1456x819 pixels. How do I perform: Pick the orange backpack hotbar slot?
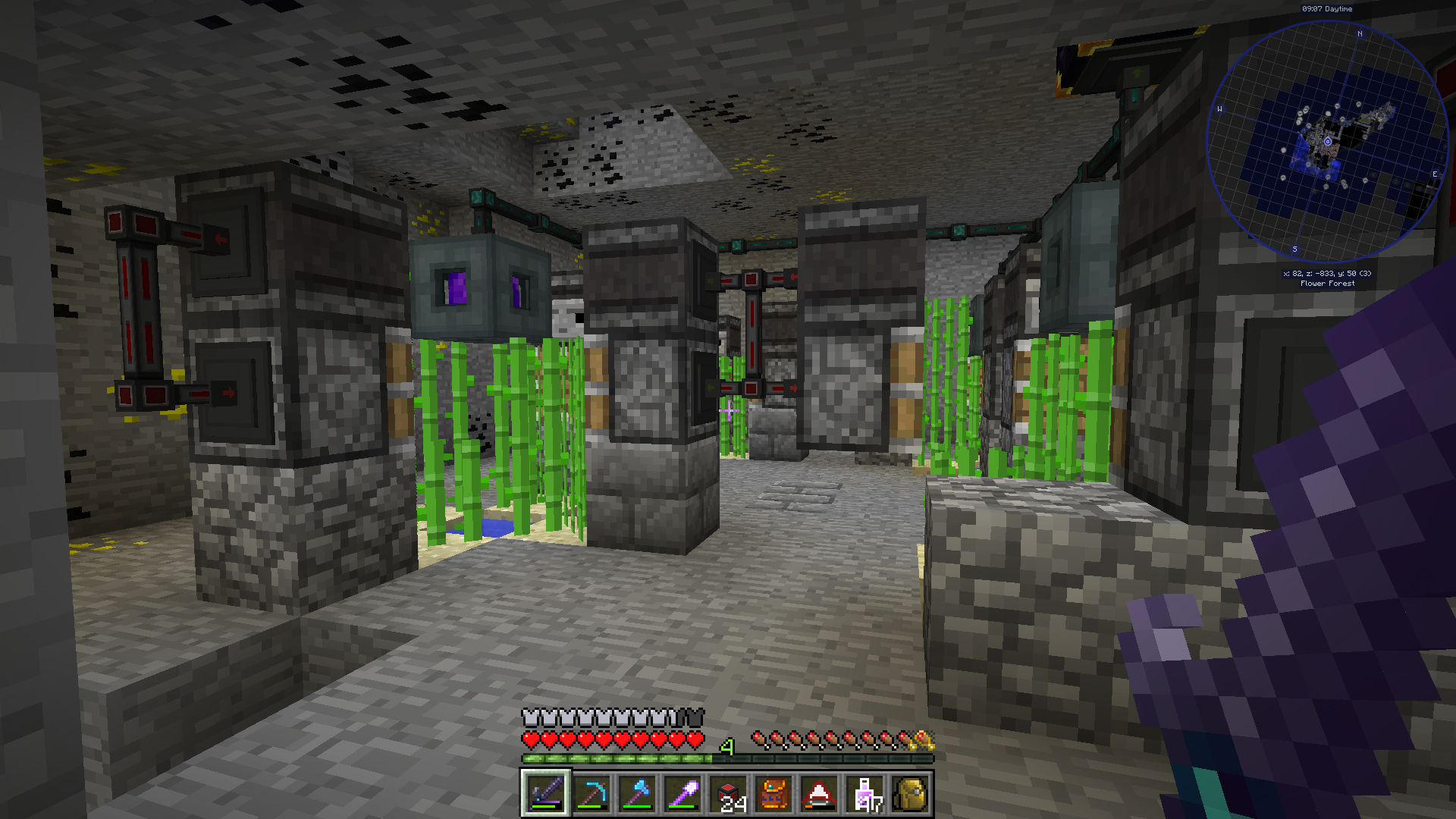(x=773, y=794)
